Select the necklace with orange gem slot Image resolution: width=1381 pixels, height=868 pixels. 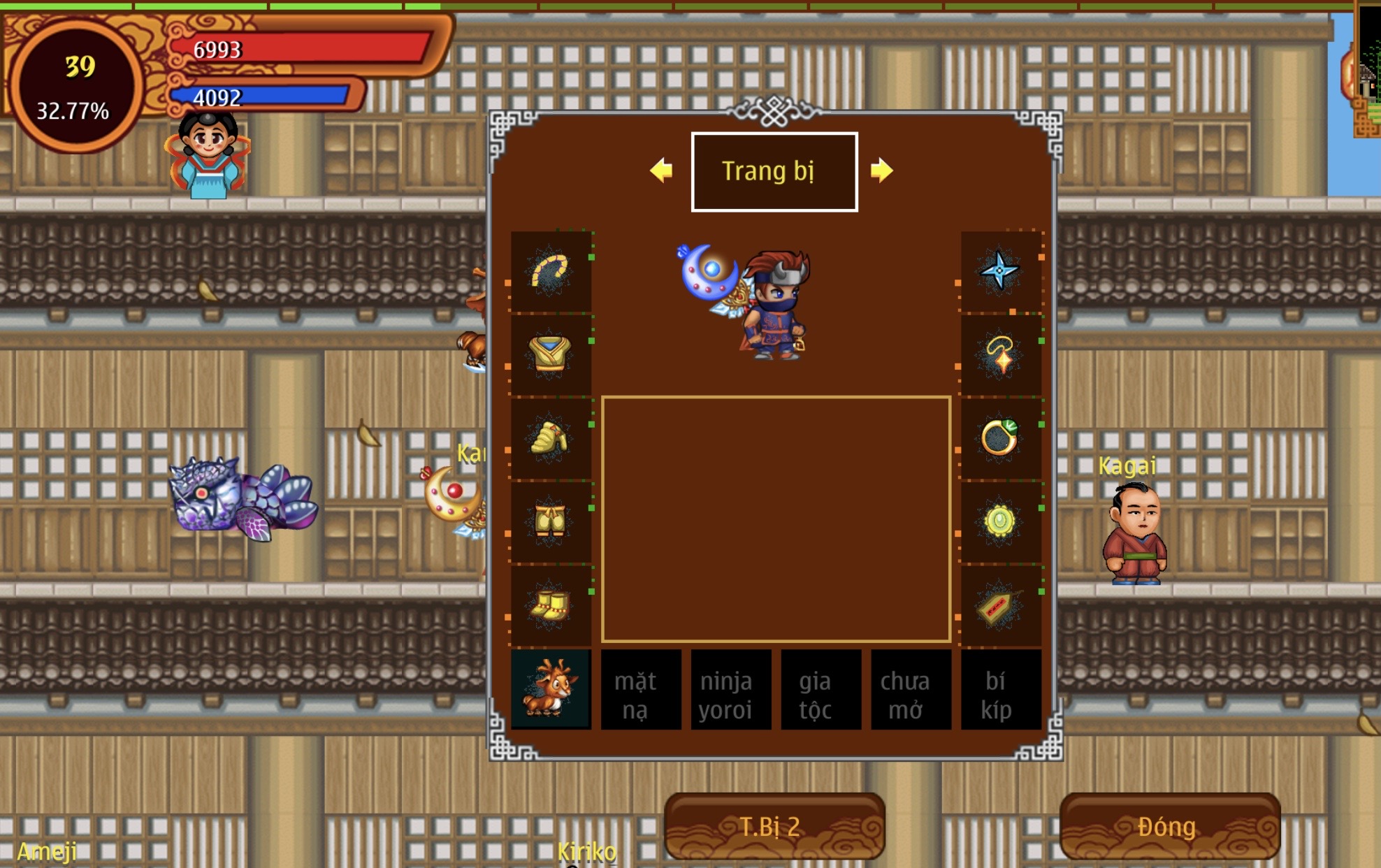pos(1000,354)
